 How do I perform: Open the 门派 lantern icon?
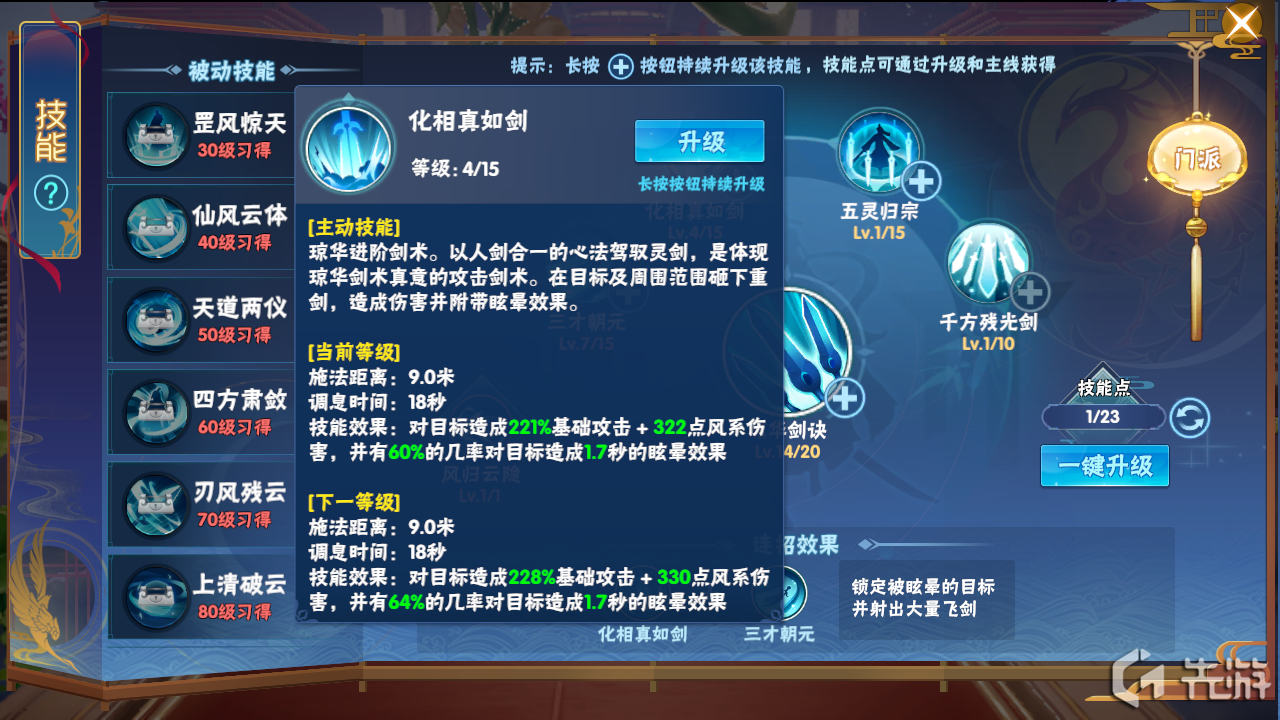click(x=1196, y=155)
